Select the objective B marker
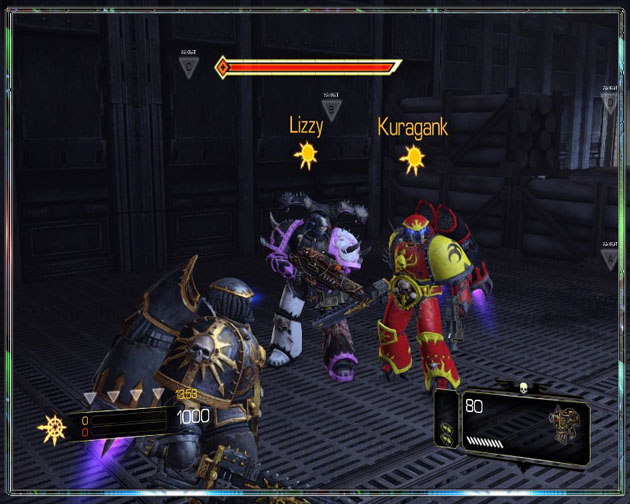The width and height of the screenshot is (630, 504). [x=331, y=107]
